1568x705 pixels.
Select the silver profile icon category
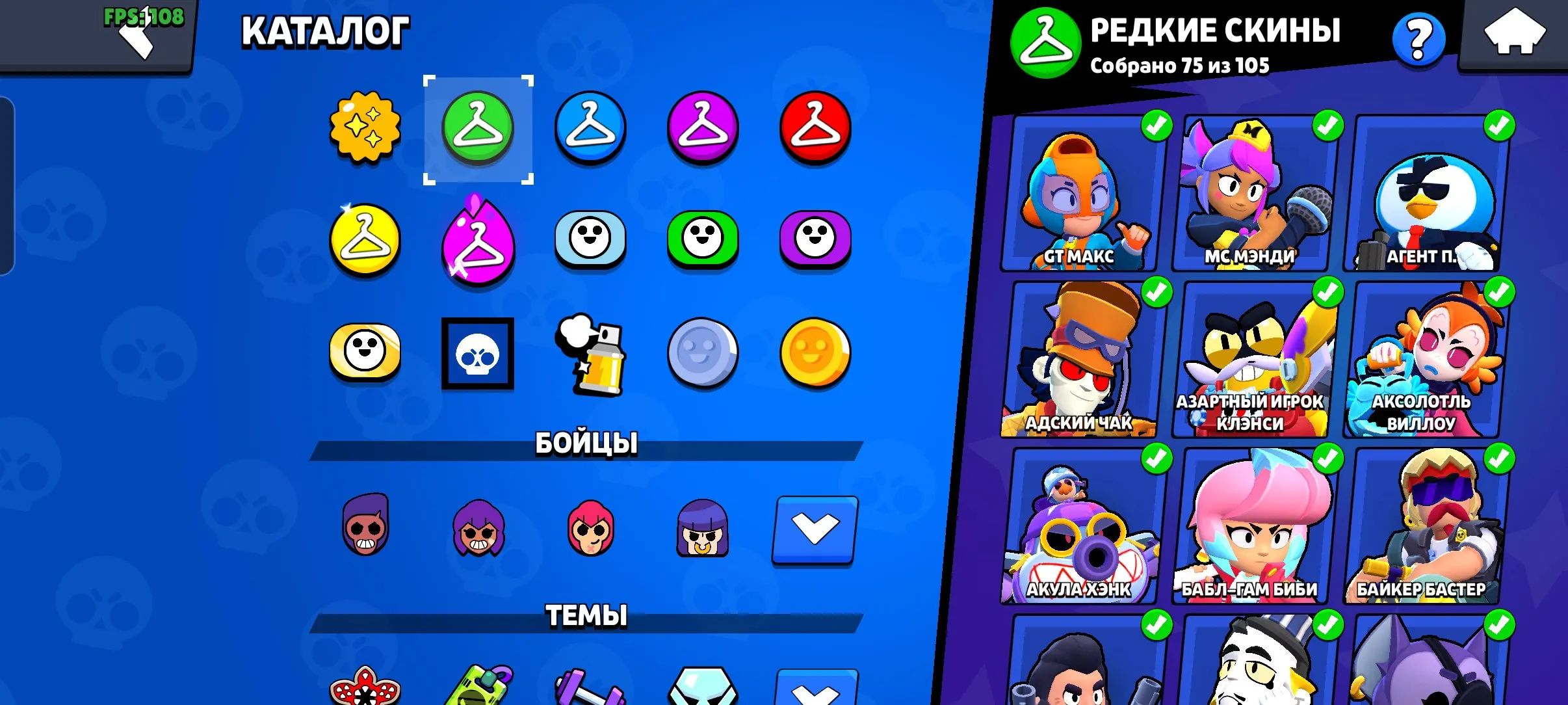[703, 354]
